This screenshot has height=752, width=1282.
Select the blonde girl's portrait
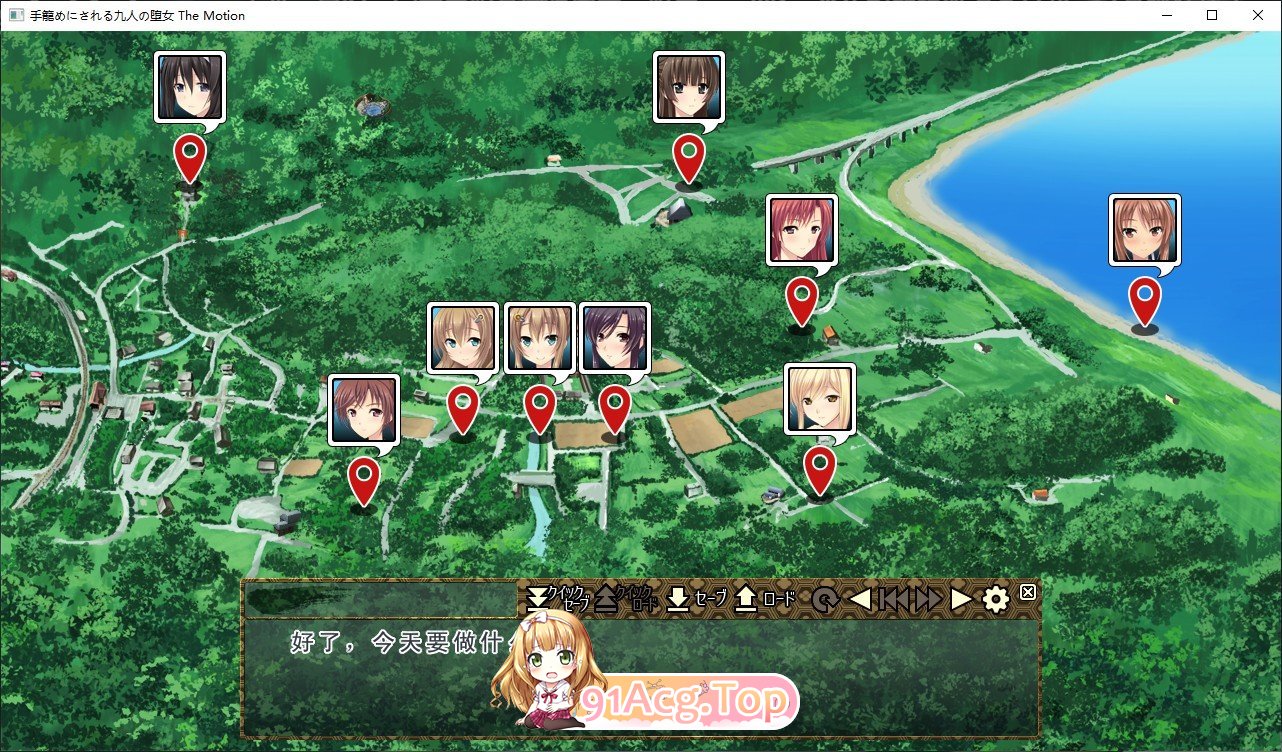821,400
